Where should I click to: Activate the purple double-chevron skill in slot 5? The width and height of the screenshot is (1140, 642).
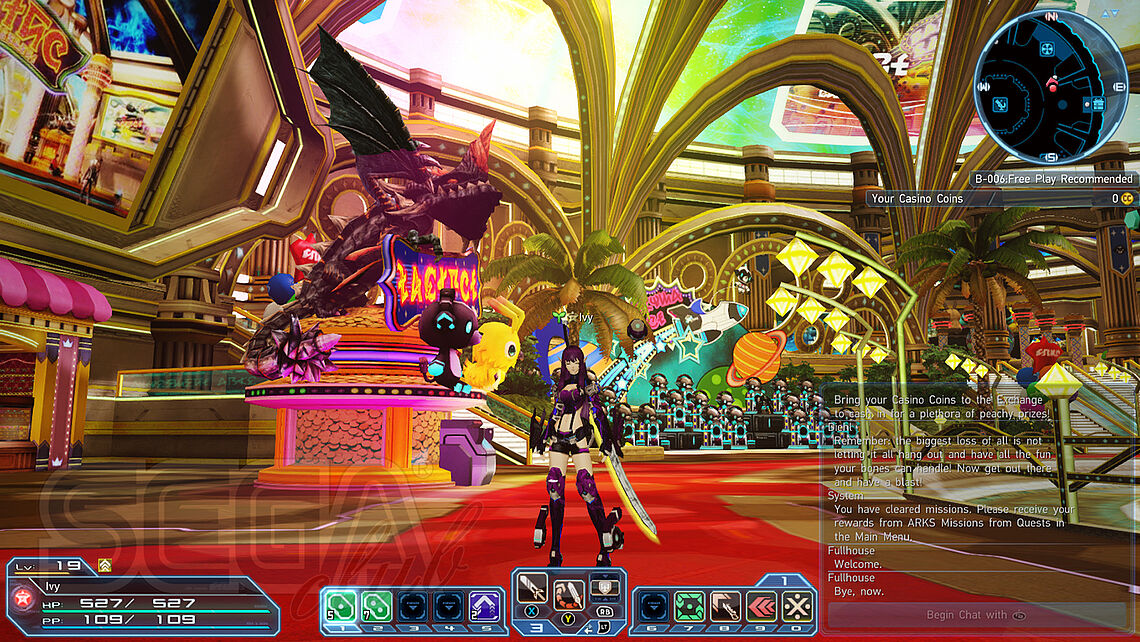point(484,606)
